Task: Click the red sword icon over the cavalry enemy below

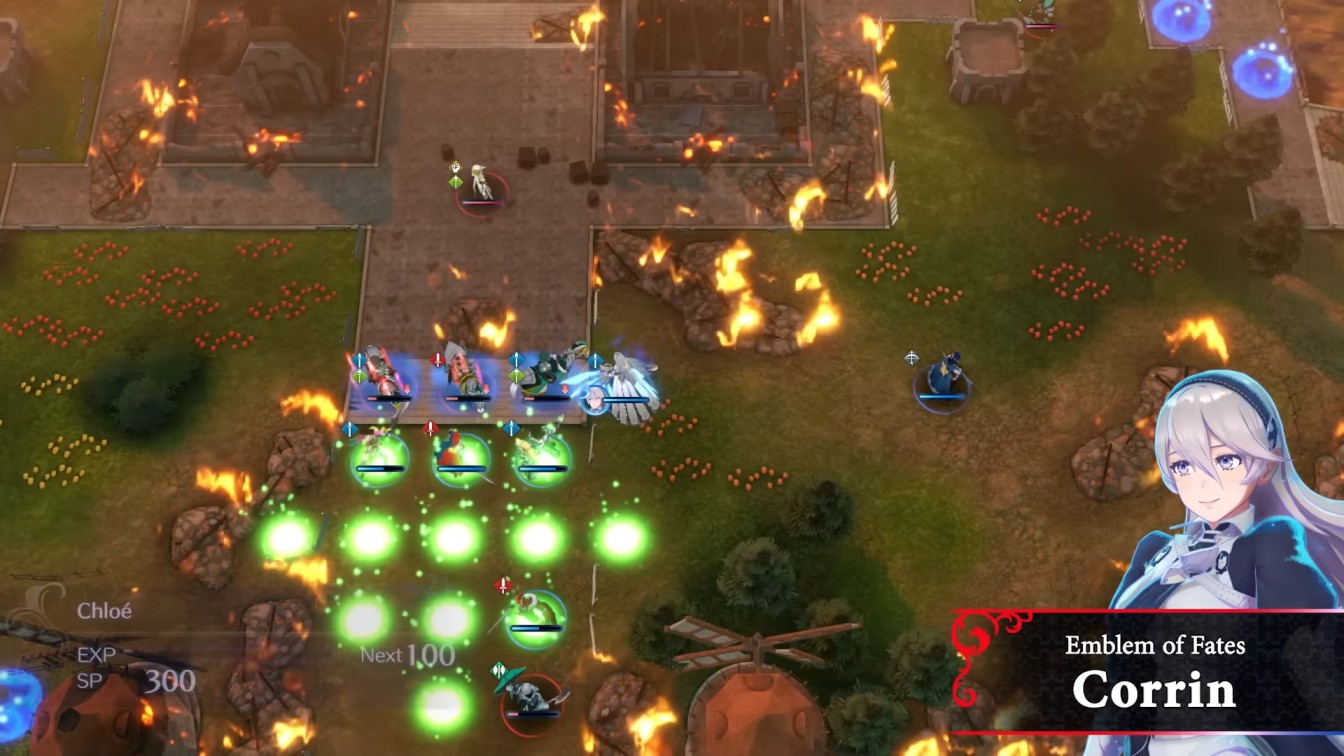Action: pyautogui.click(x=431, y=429)
